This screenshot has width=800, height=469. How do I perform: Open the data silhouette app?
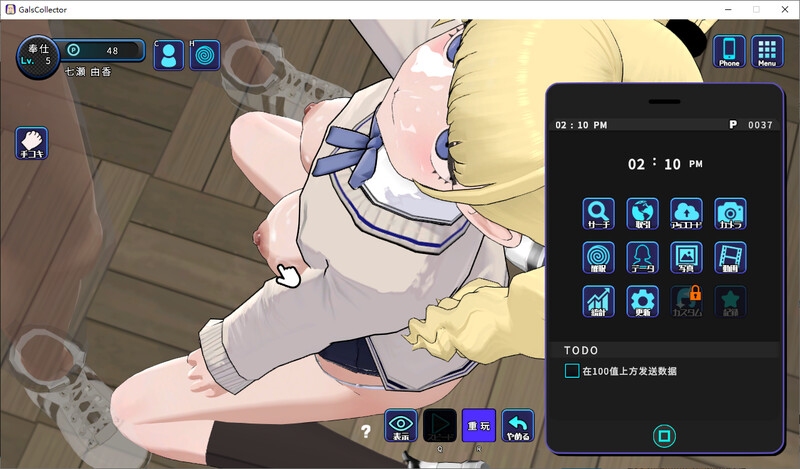click(642, 258)
